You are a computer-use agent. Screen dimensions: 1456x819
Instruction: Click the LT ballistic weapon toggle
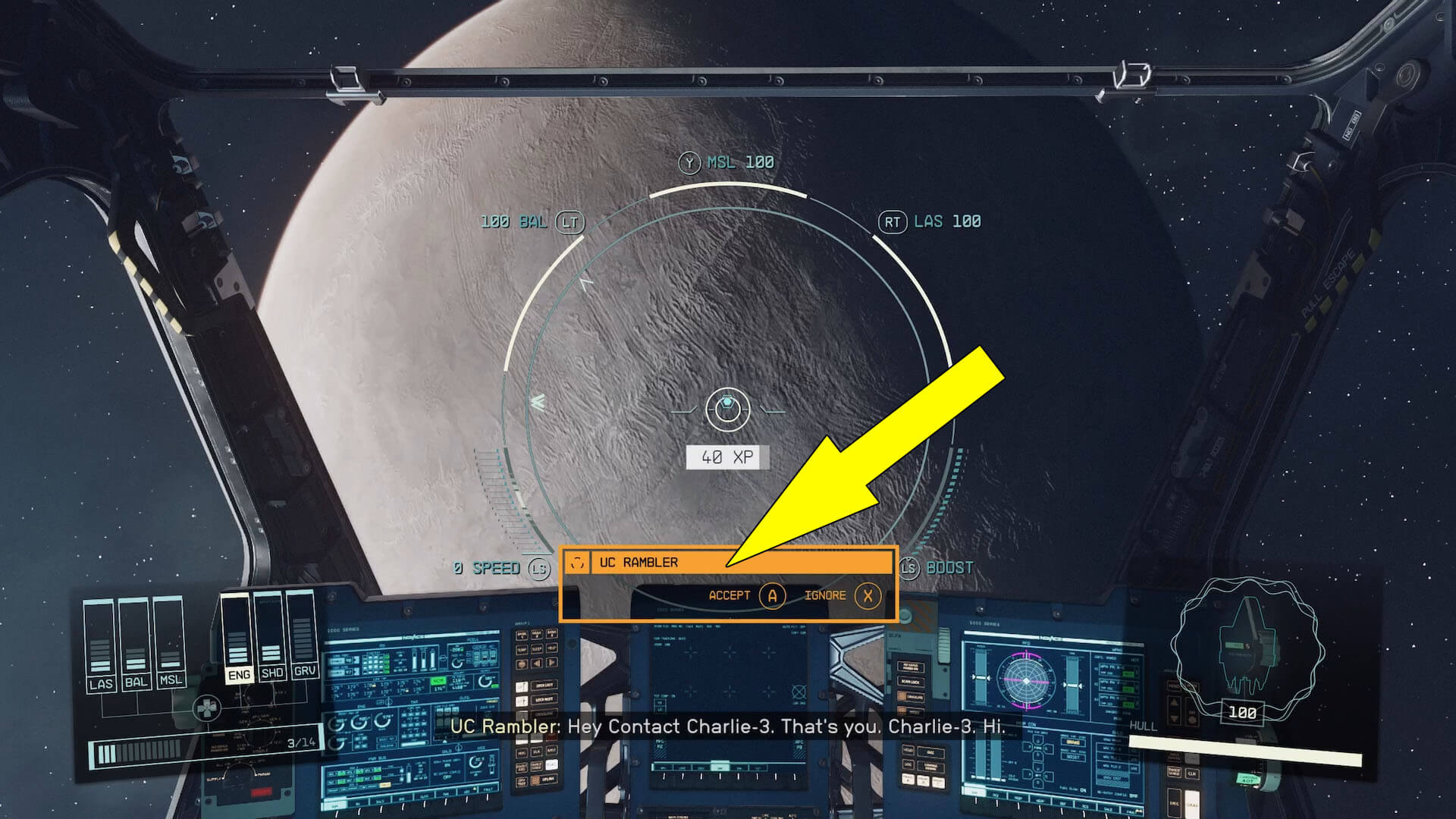click(x=571, y=221)
